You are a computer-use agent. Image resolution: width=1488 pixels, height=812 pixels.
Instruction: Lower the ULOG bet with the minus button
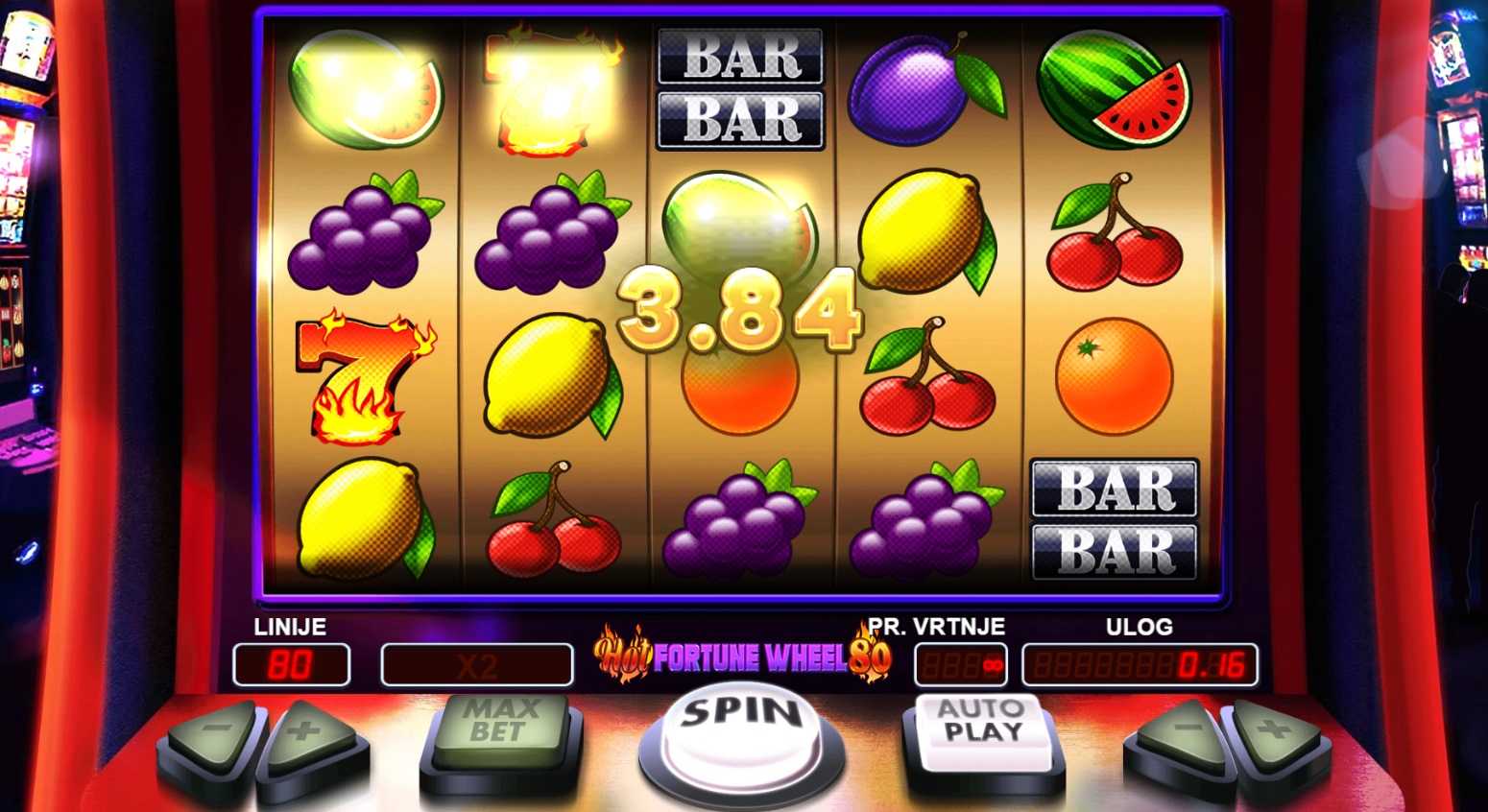coord(1181,735)
